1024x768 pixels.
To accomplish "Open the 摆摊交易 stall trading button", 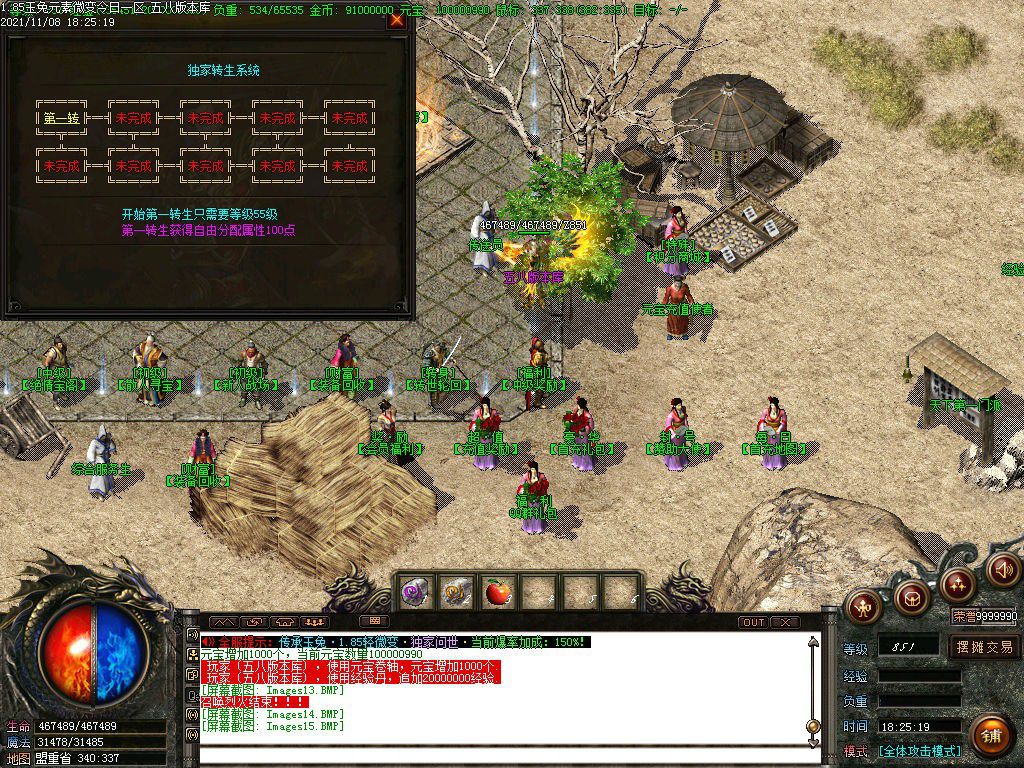I will (x=984, y=647).
